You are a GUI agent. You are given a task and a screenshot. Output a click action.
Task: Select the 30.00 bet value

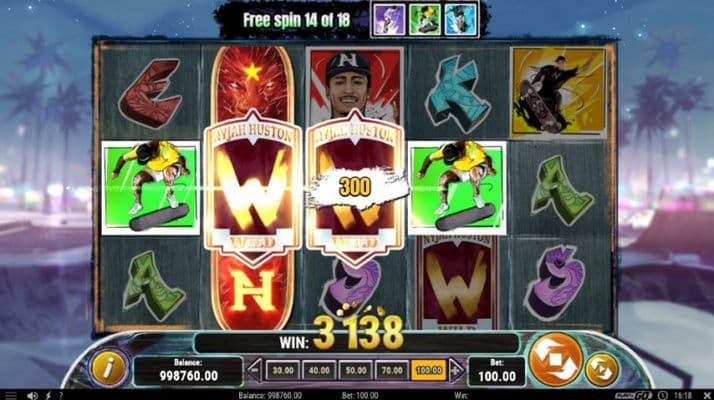tap(283, 370)
